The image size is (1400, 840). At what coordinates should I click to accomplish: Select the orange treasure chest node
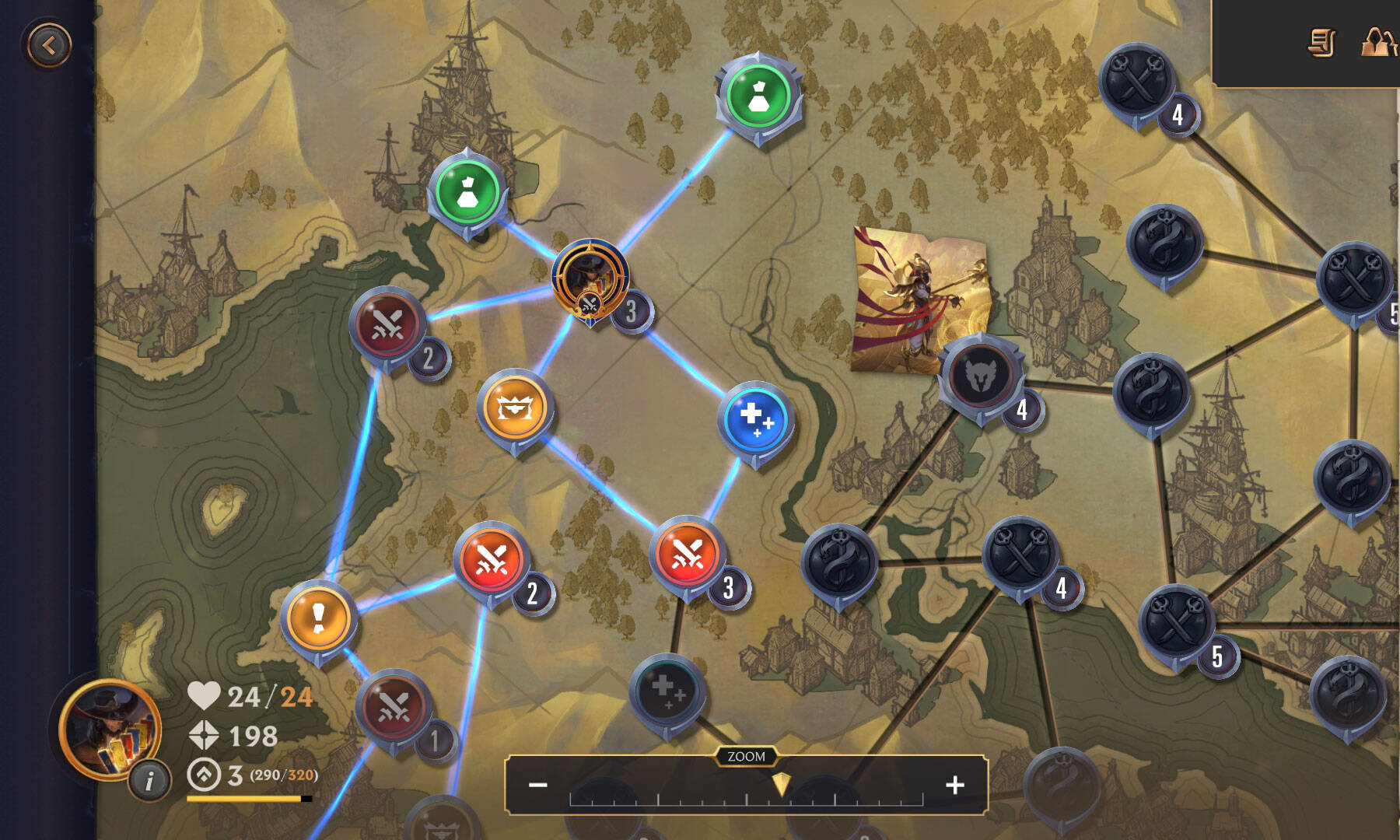click(514, 408)
